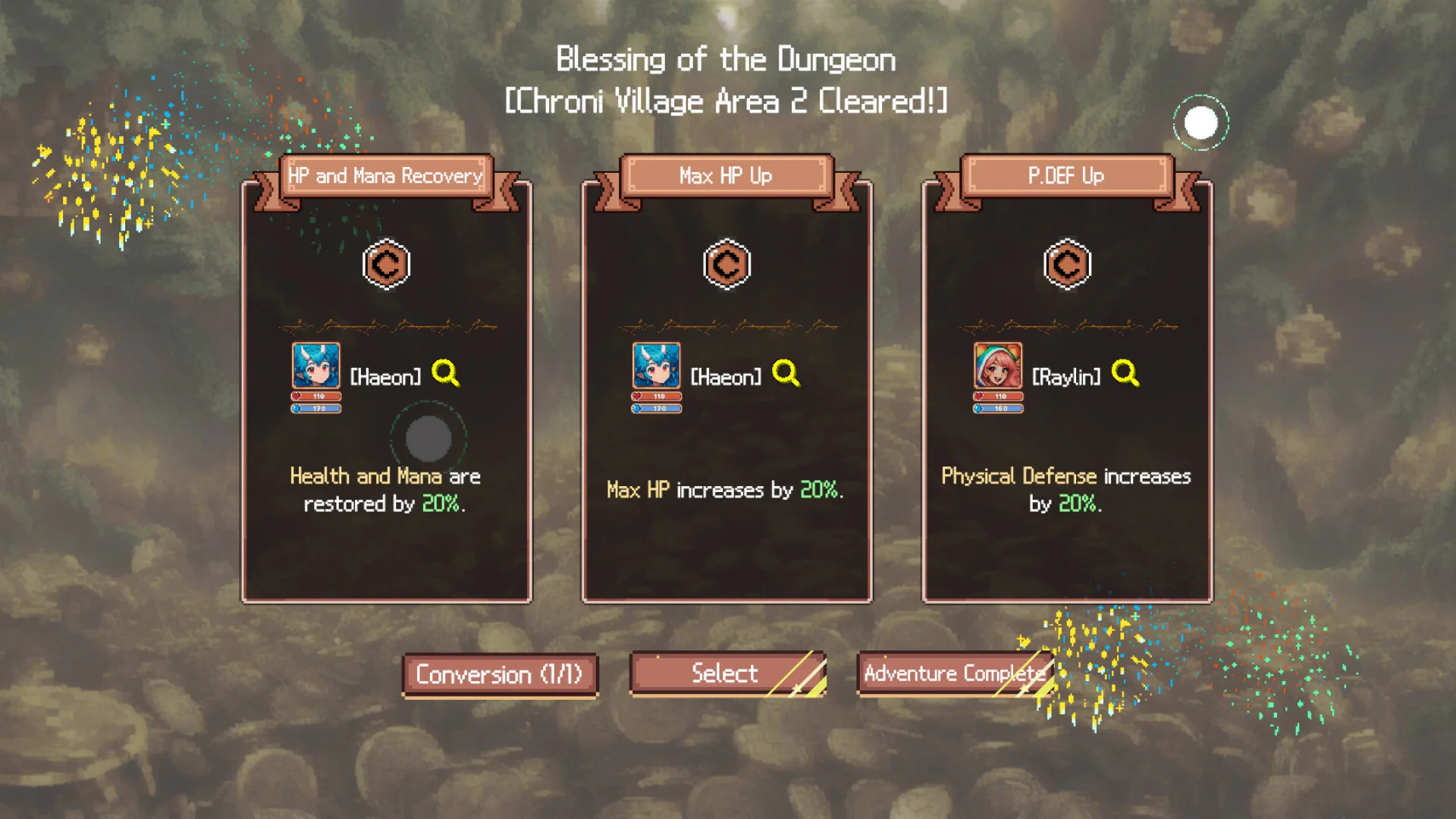Open Haeon's details on Max HP card
The width and height of the screenshot is (1456, 819).
pyautogui.click(x=786, y=373)
